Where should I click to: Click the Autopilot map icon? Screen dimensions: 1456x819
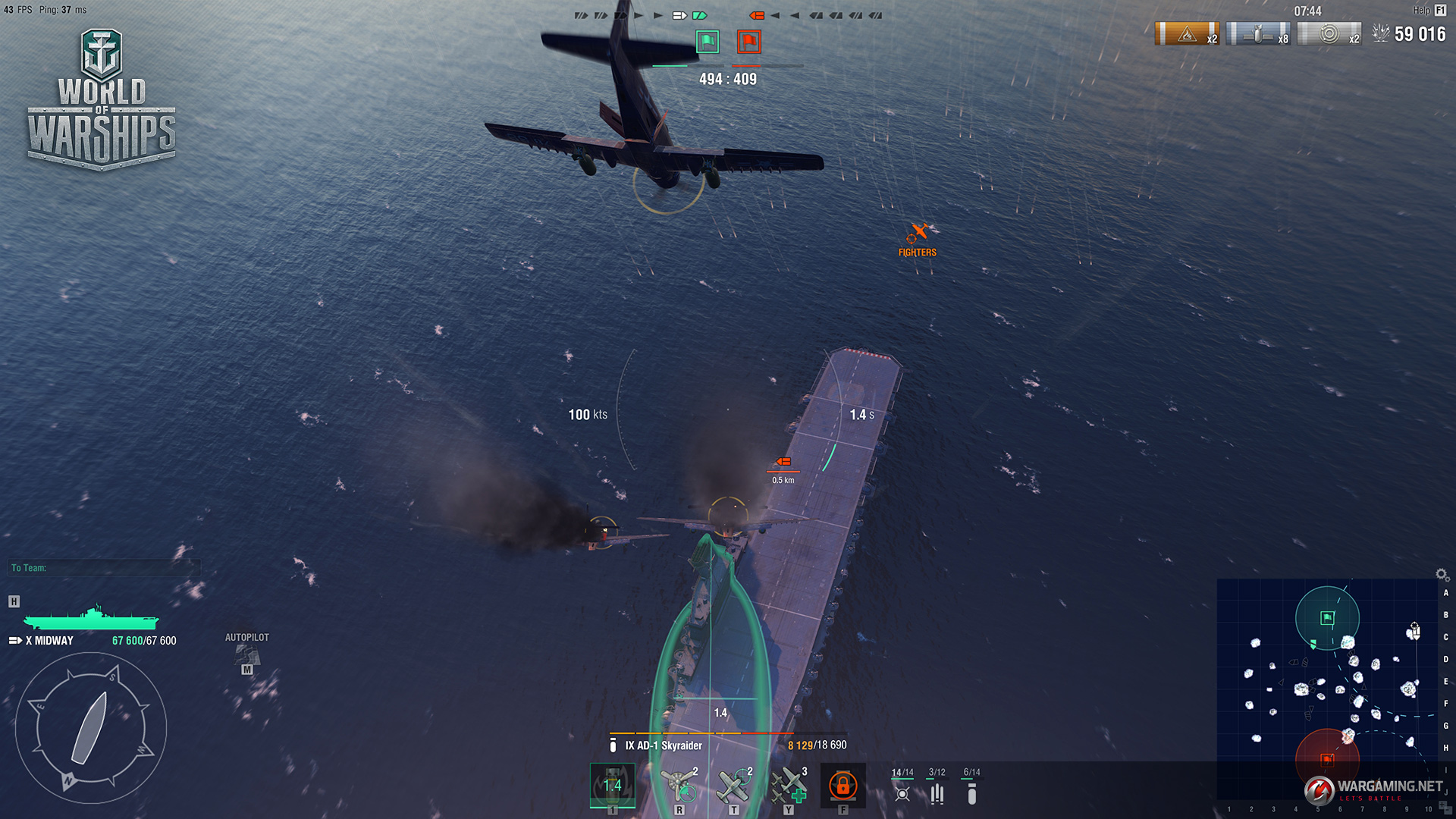[246, 654]
